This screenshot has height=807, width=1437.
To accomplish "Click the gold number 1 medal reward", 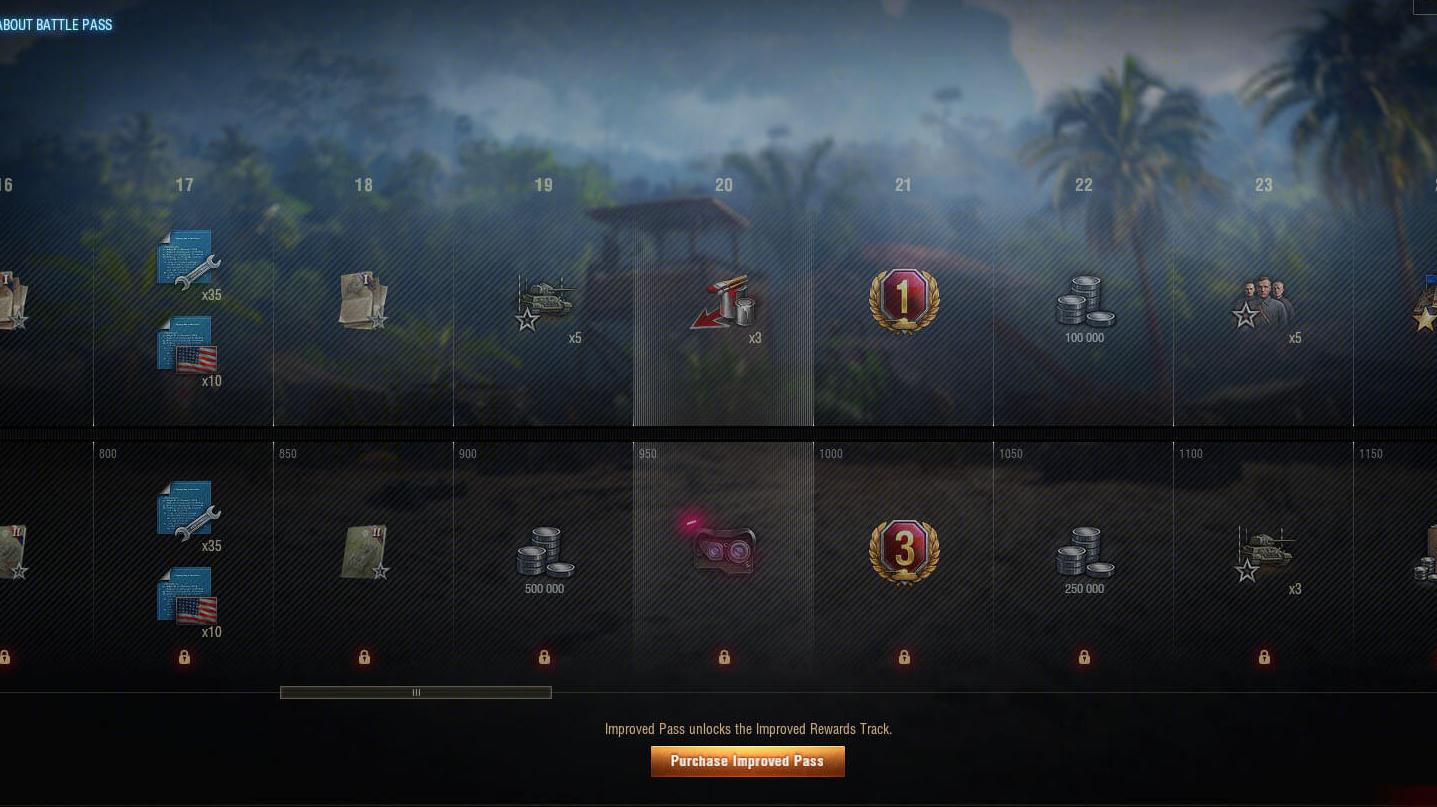I will (x=903, y=300).
